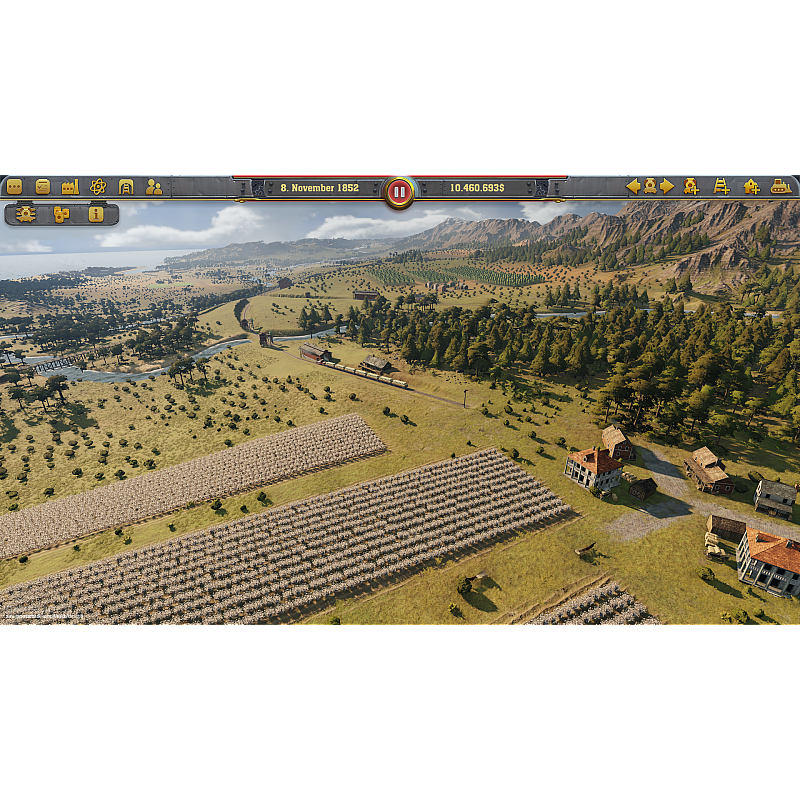Open the information 'i' button

point(96,214)
